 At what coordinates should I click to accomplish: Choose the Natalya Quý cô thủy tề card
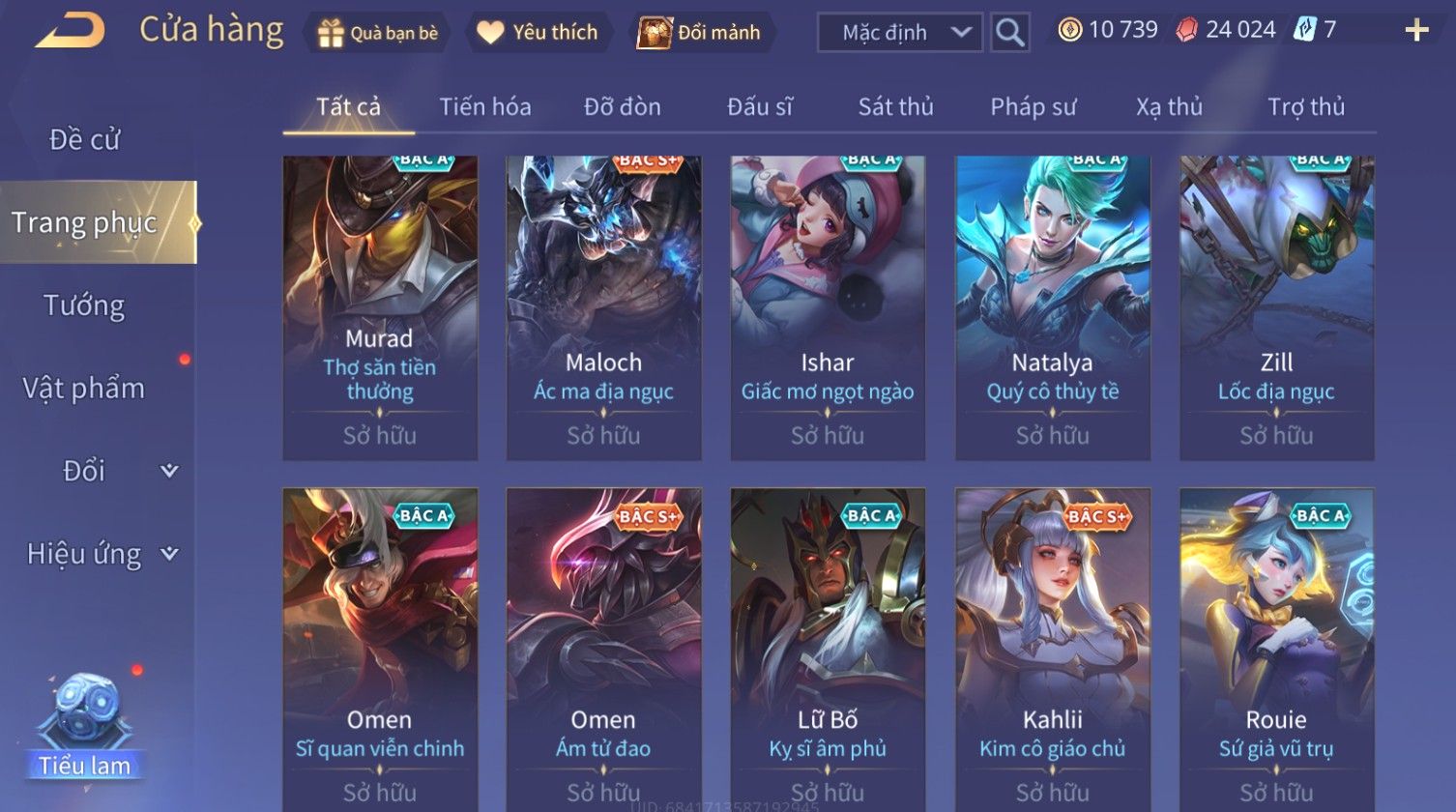coord(1052,307)
